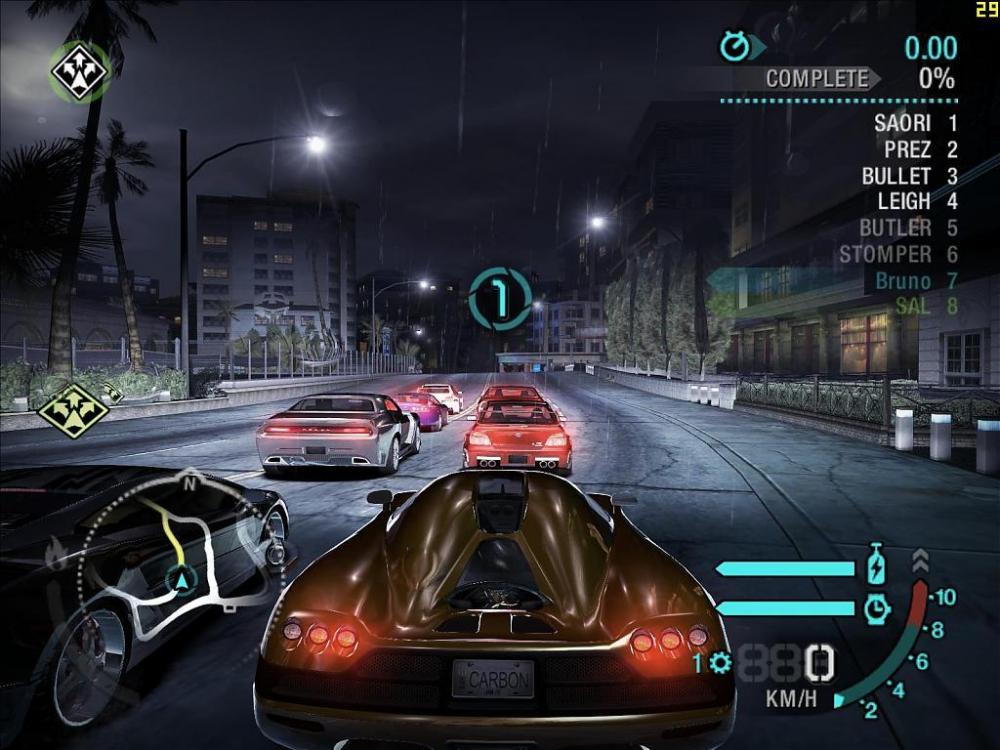This screenshot has width=1000, height=750.
Task: Select LEIGH in the position list
Action: (916, 202)
